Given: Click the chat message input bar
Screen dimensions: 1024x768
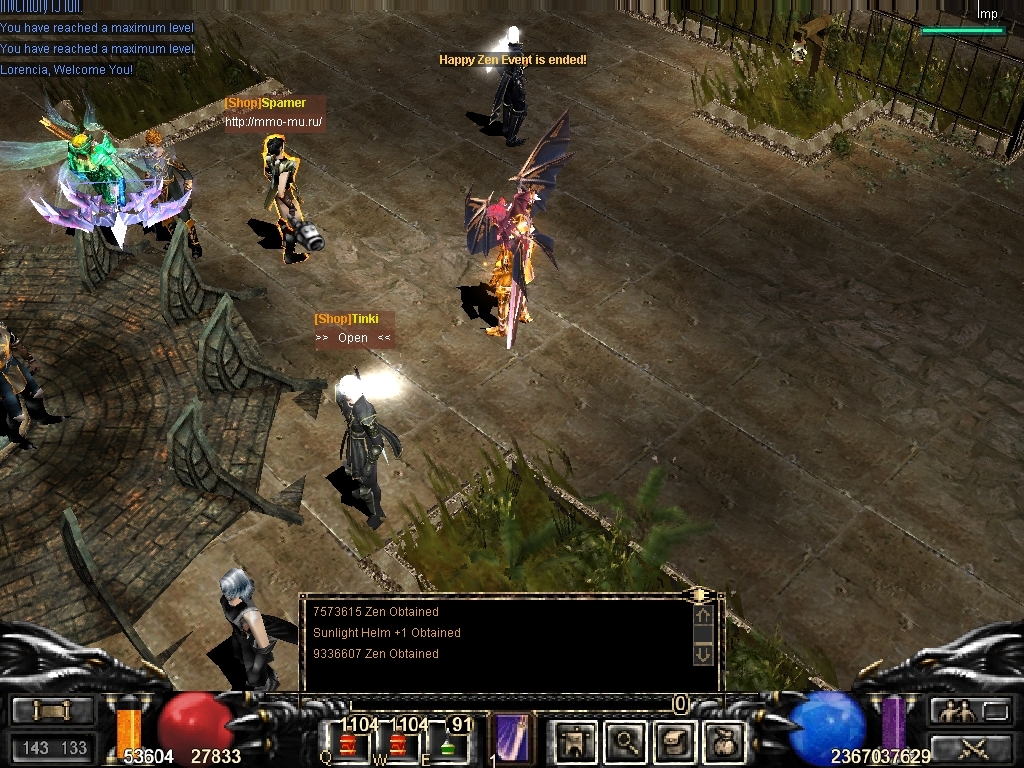Looking at the screenshot, I should point(510,704).
